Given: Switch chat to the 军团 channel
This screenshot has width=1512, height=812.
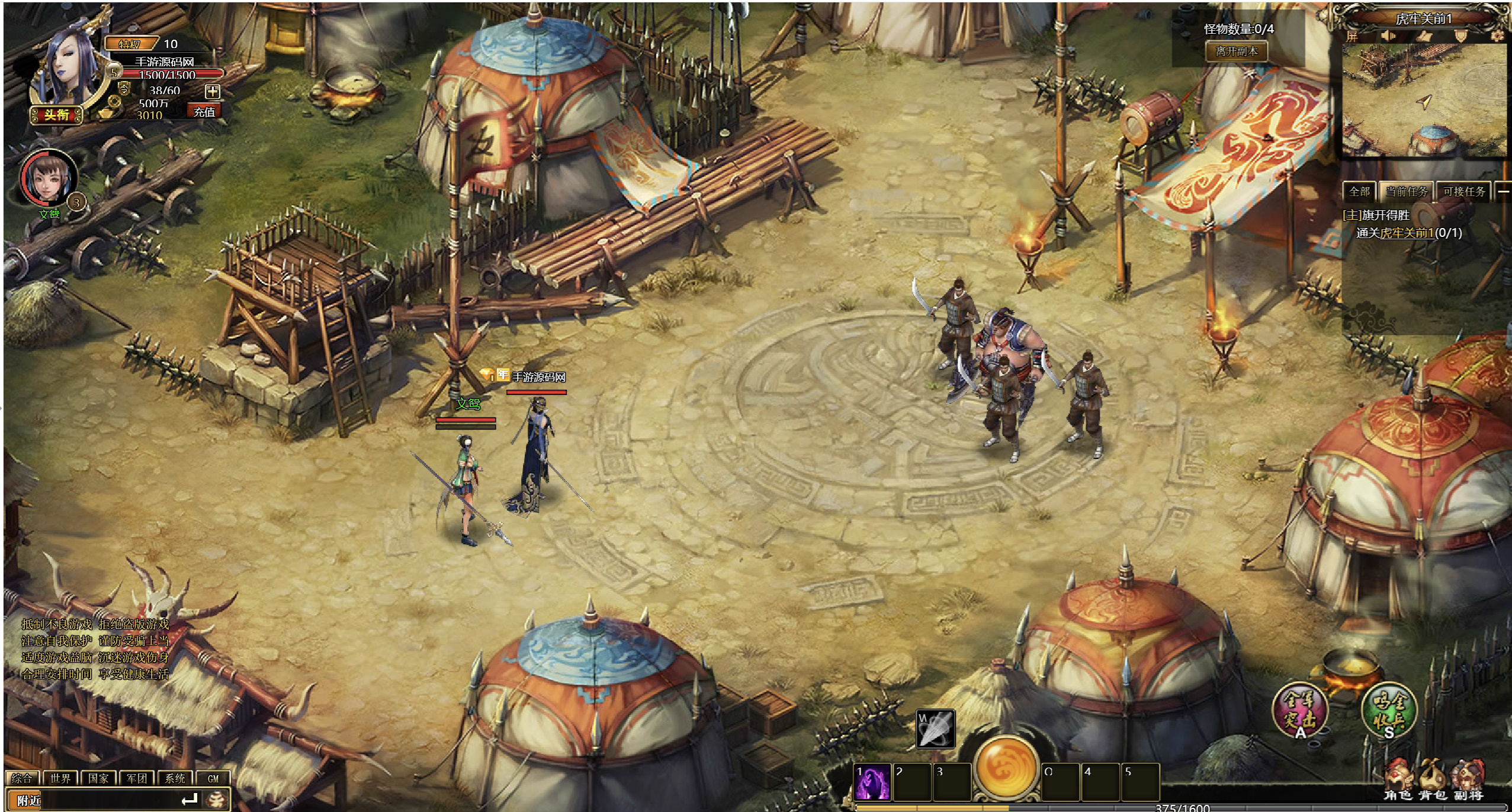Looking at the screenshot, I should coord(137,778).
